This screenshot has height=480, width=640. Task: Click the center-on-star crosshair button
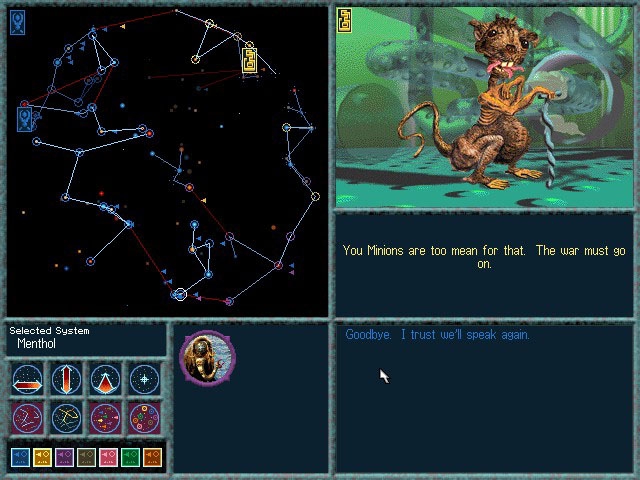tap(145, 380)
